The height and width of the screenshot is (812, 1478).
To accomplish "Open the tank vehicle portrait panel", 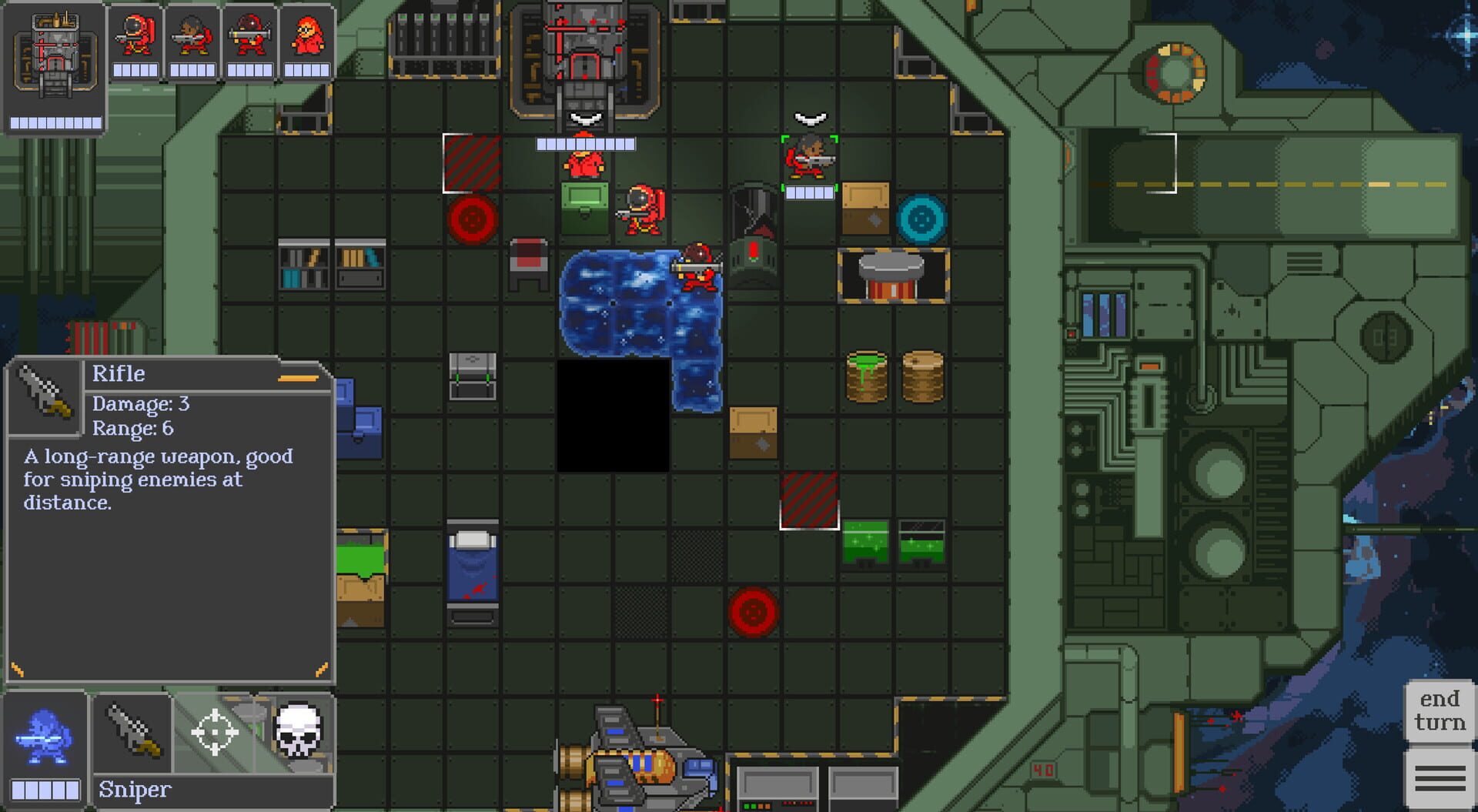I will click(54, 62).
